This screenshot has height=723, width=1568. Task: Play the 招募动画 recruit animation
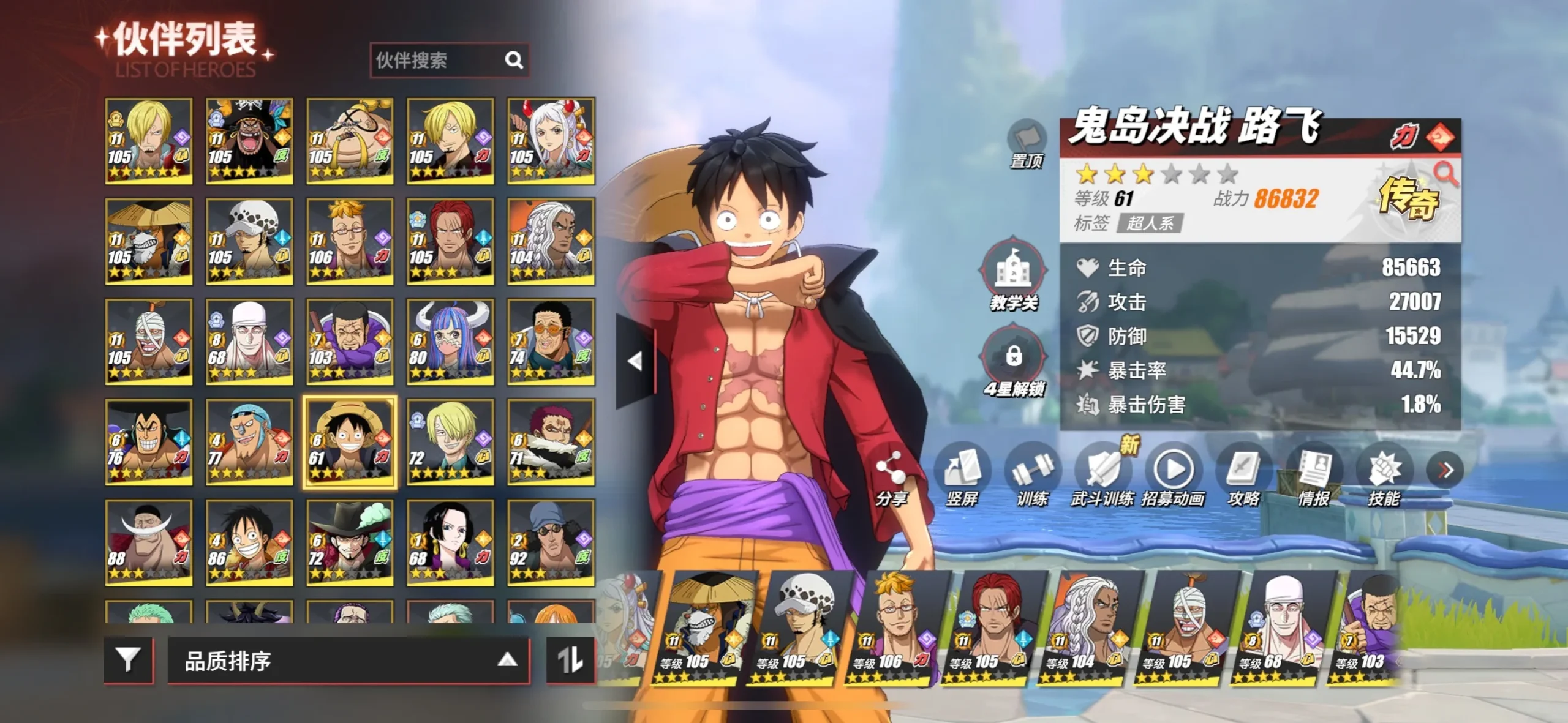pos(1173,476)
